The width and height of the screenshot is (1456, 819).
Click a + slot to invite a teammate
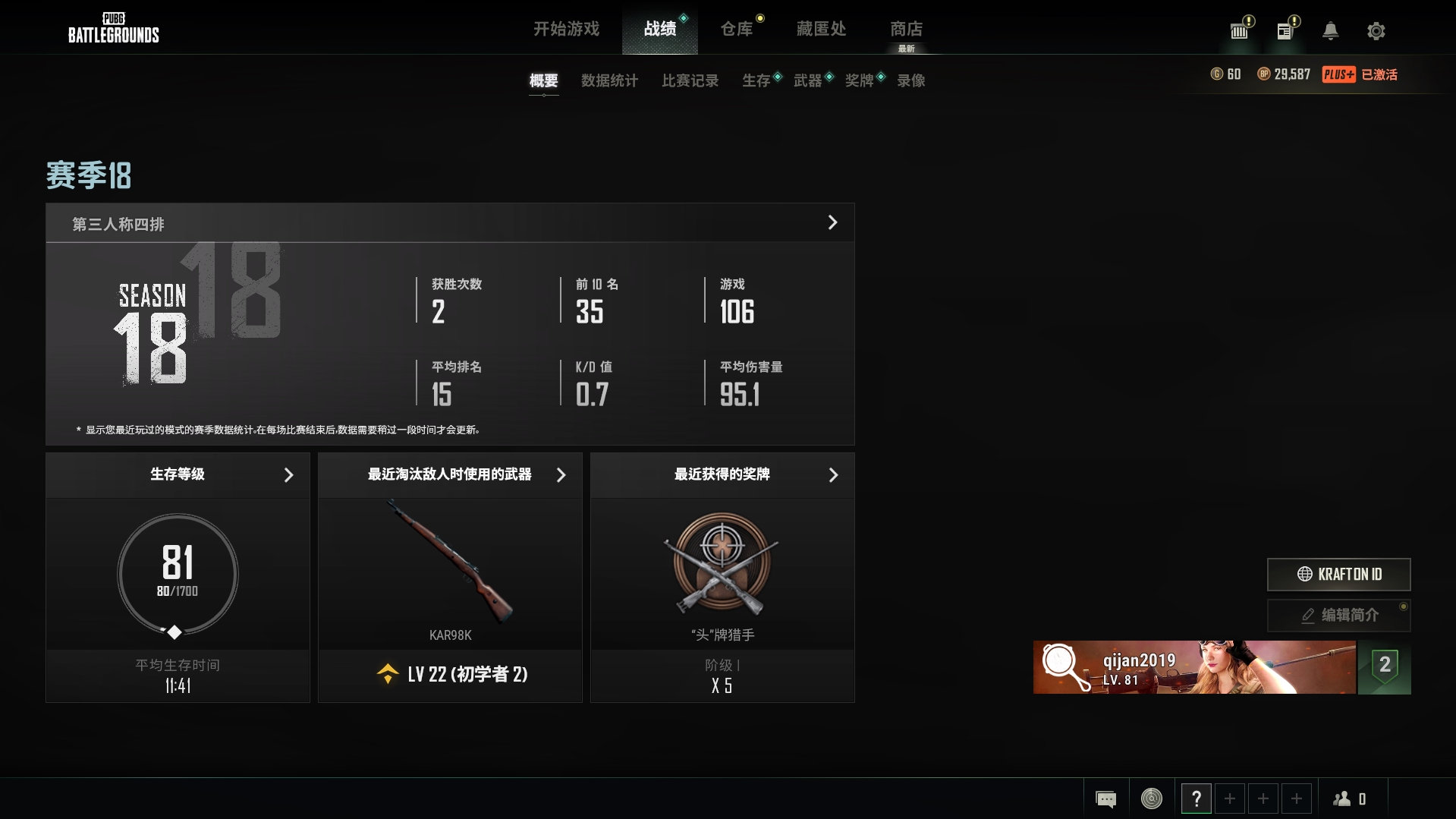[1230, 798]
